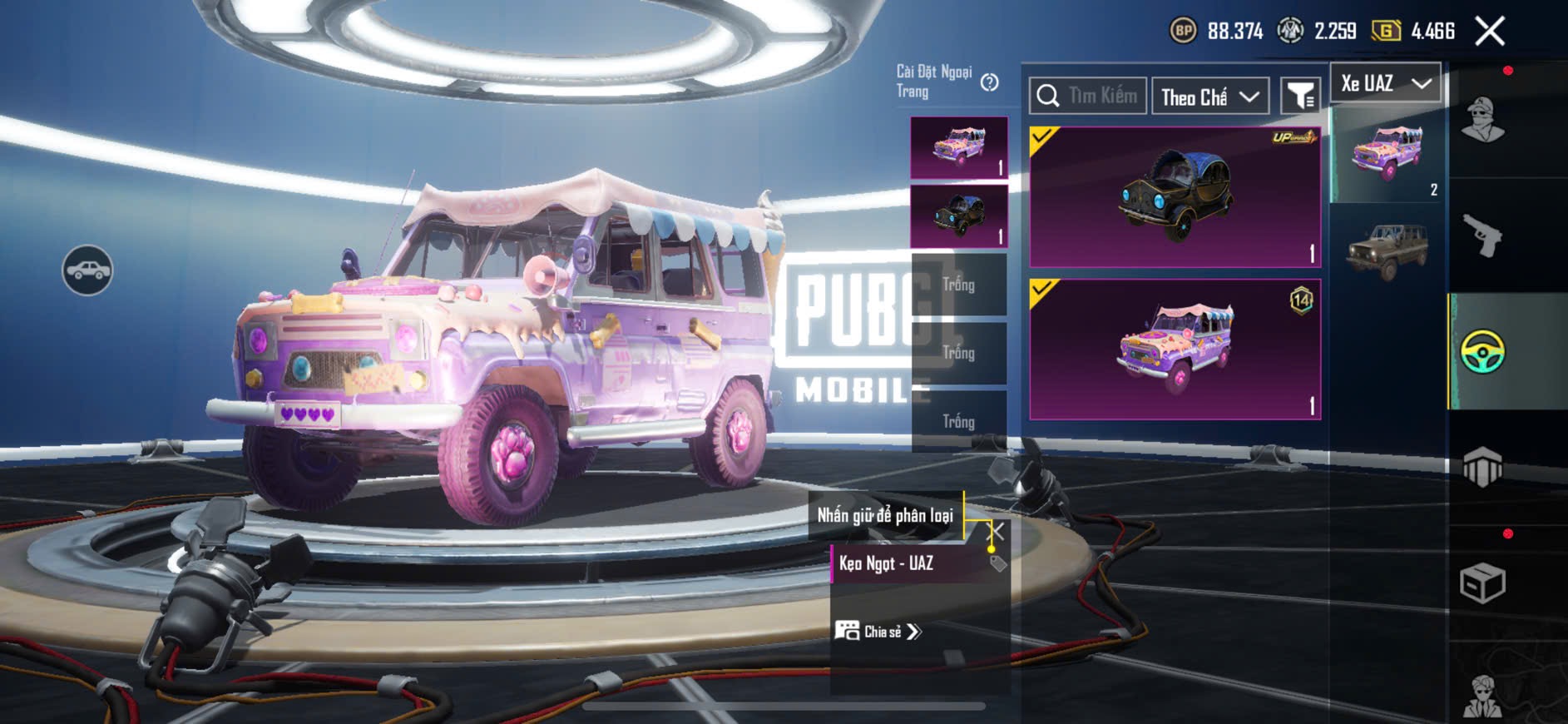
Task: Open the filter funnel button
Action: point(1299,97)
